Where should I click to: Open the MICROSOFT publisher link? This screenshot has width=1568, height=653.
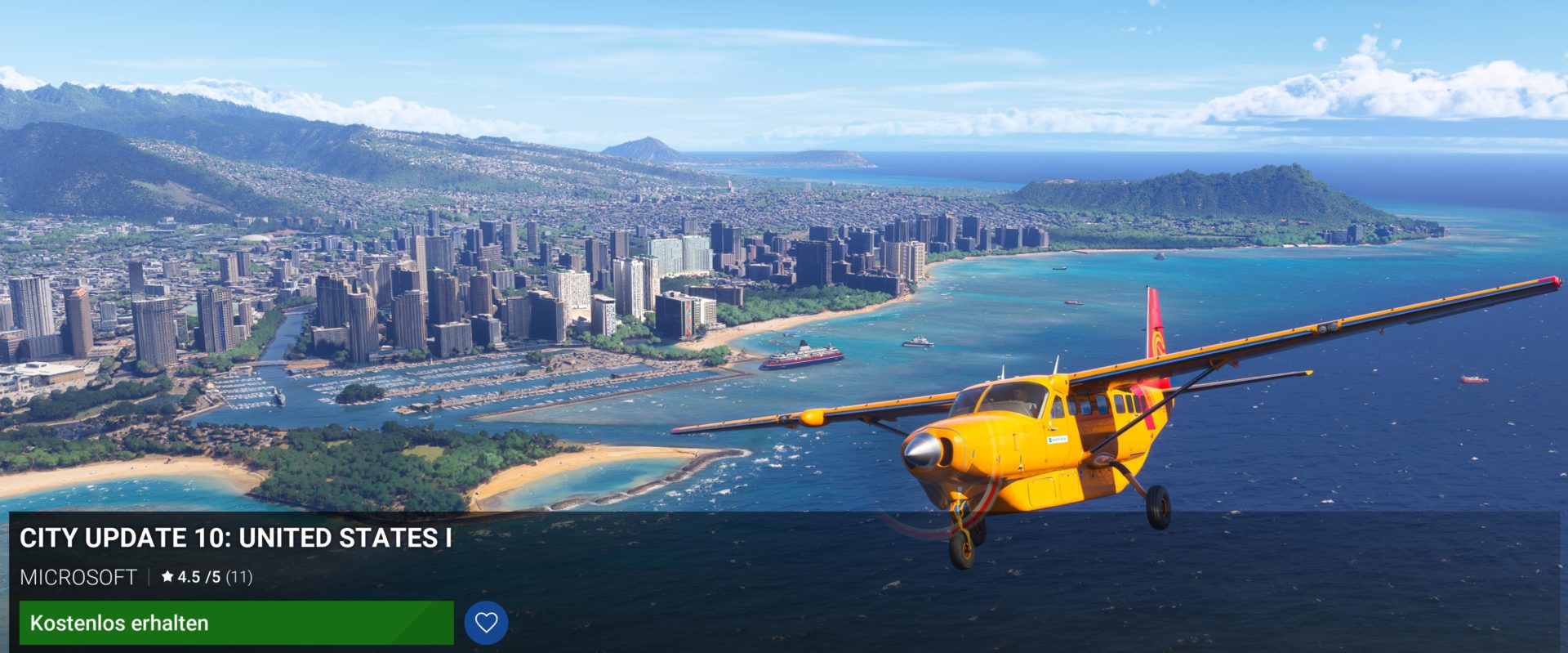coord(78,578)
